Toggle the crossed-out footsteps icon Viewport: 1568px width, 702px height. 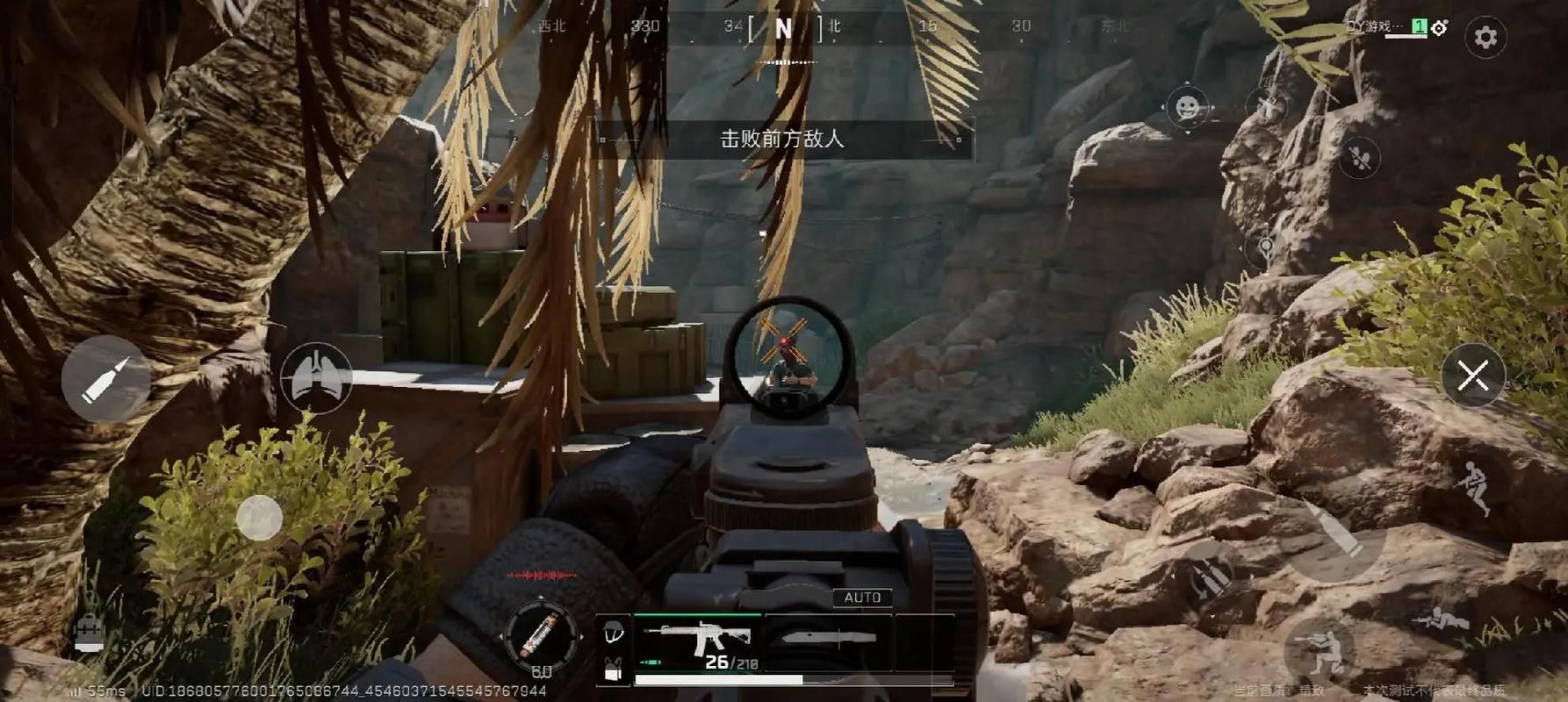tap(1360, 158)
